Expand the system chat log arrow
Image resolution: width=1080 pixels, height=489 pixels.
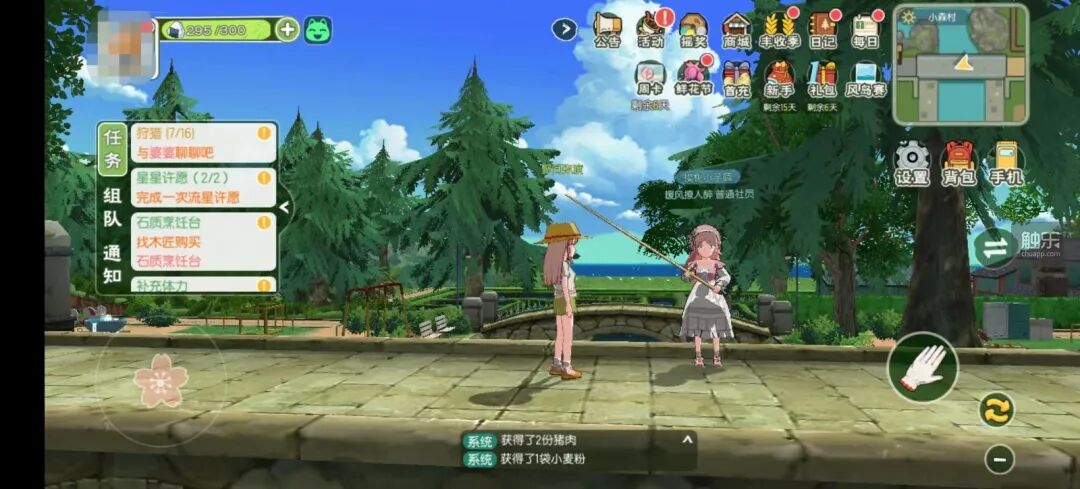coord(687,439)
